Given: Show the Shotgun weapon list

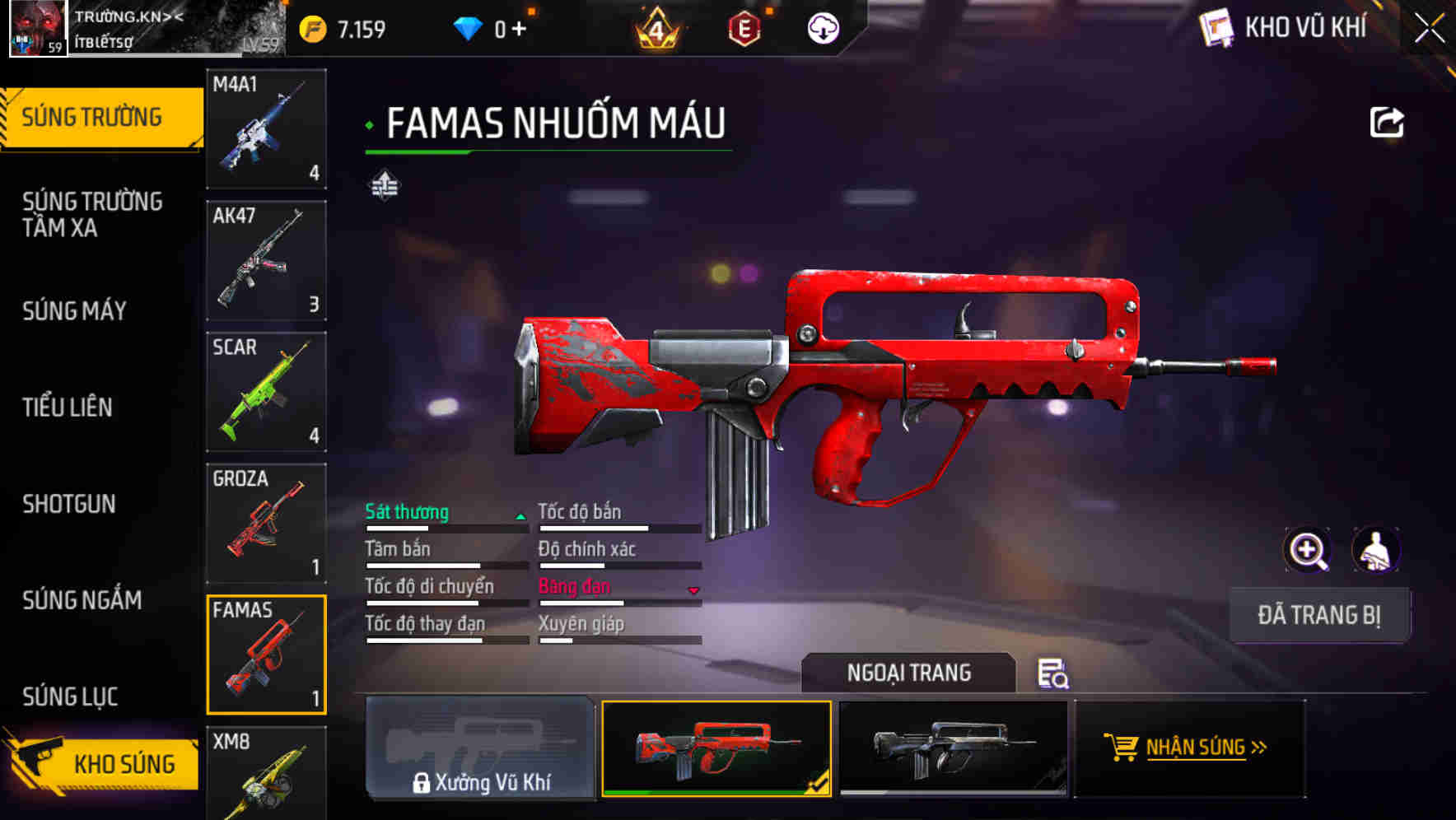Looking at the screenshot, I should (x=69, y=503).
